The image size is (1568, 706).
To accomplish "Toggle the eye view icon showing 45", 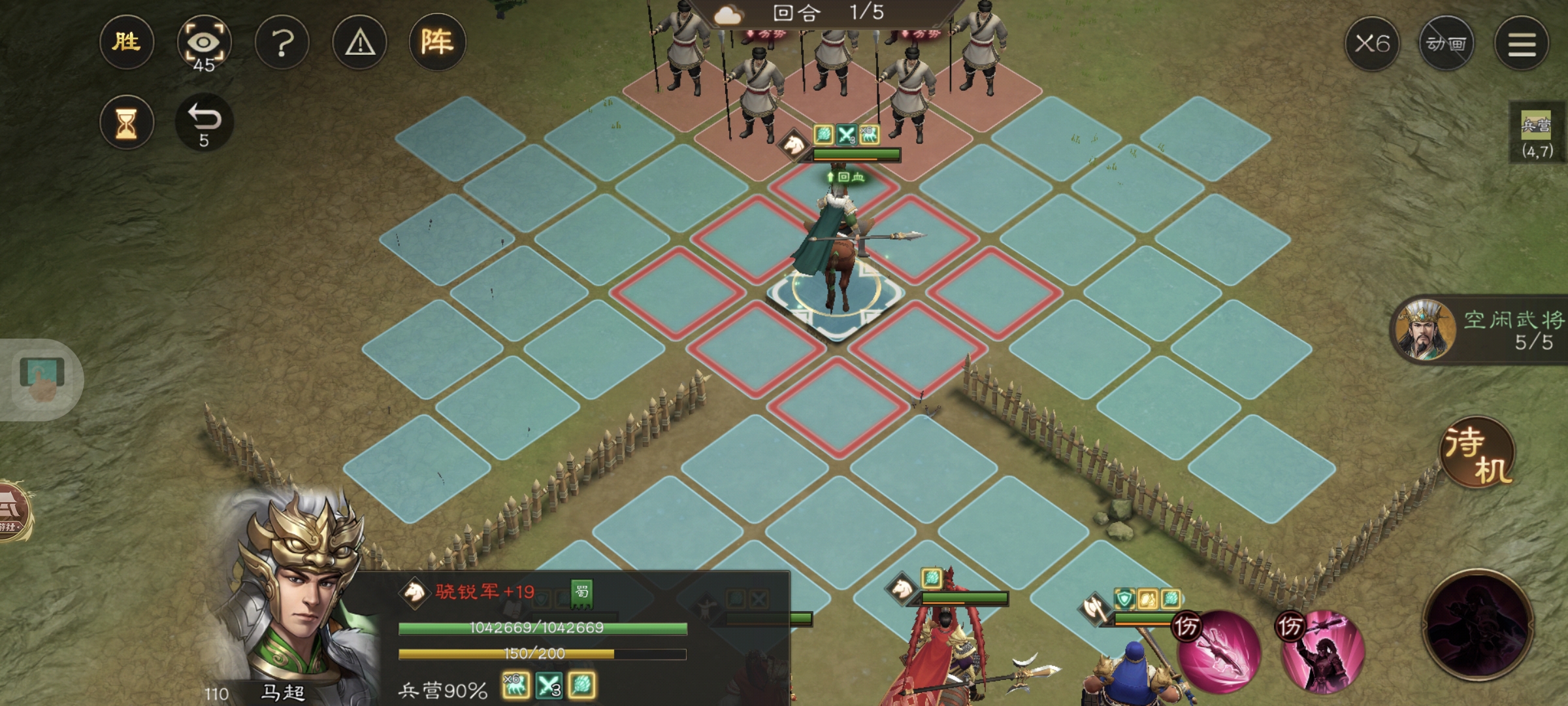I will [204, 44].
